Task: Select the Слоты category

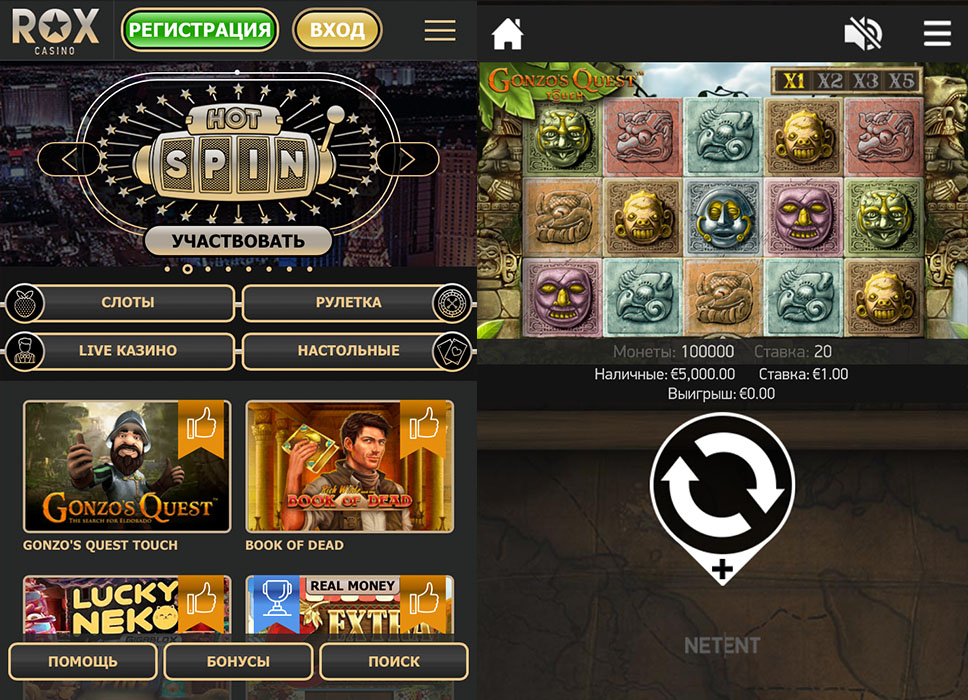Action: pyautogui.click(x=127, y=302)
